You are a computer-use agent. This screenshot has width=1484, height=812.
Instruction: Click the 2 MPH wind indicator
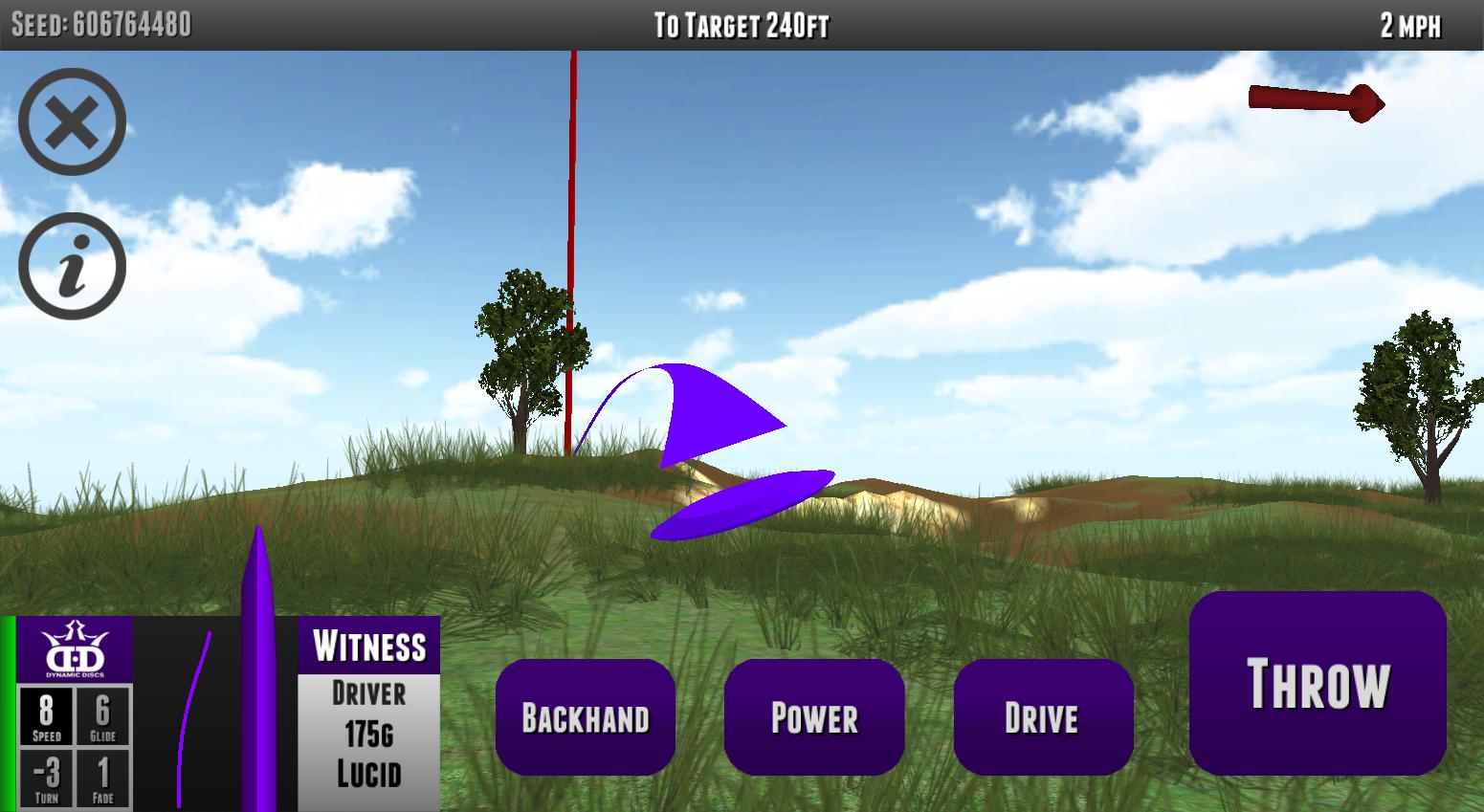click(1410, 23)
